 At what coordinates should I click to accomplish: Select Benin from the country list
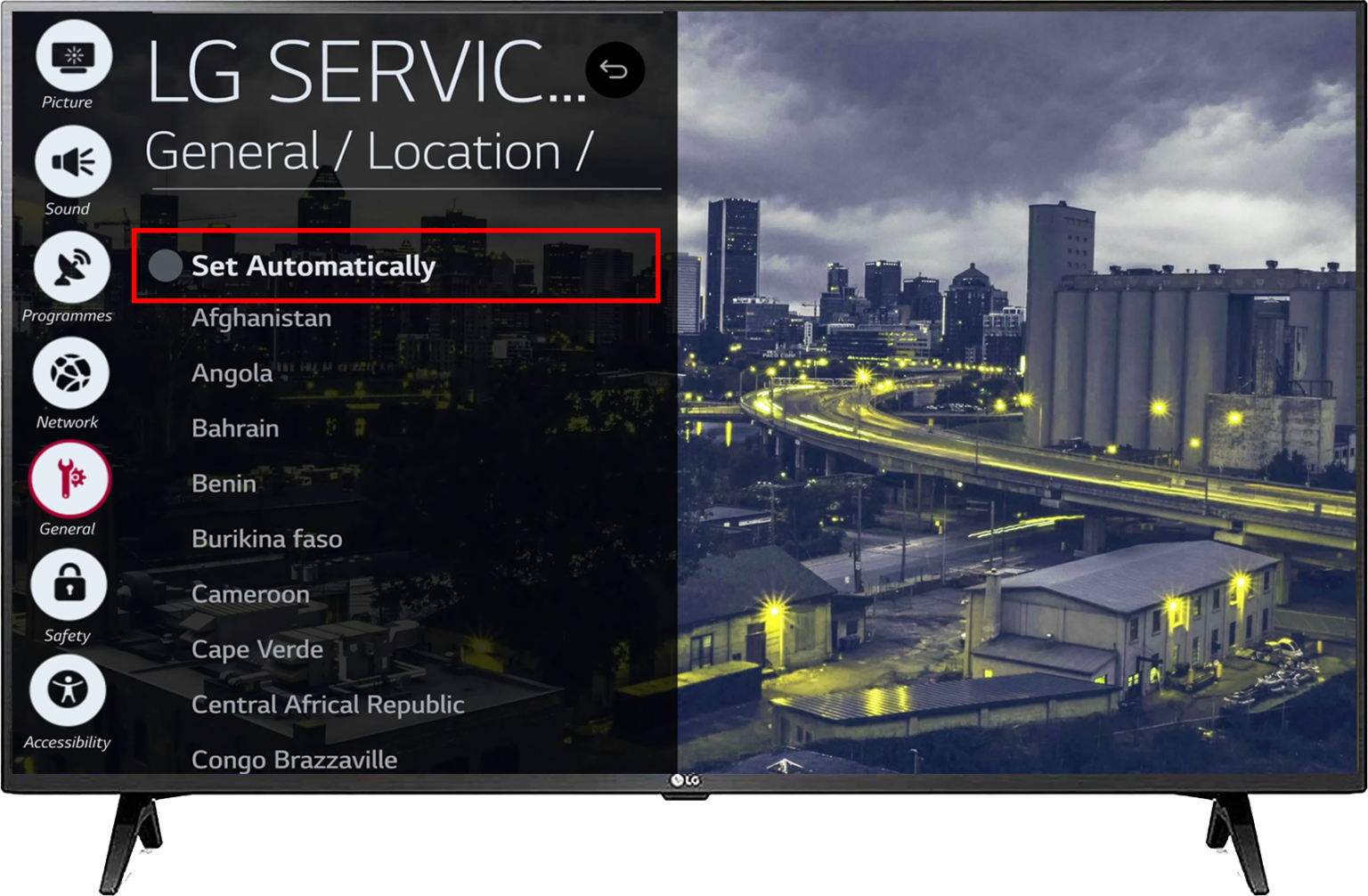pyautogui.click(x=223, y=484)
